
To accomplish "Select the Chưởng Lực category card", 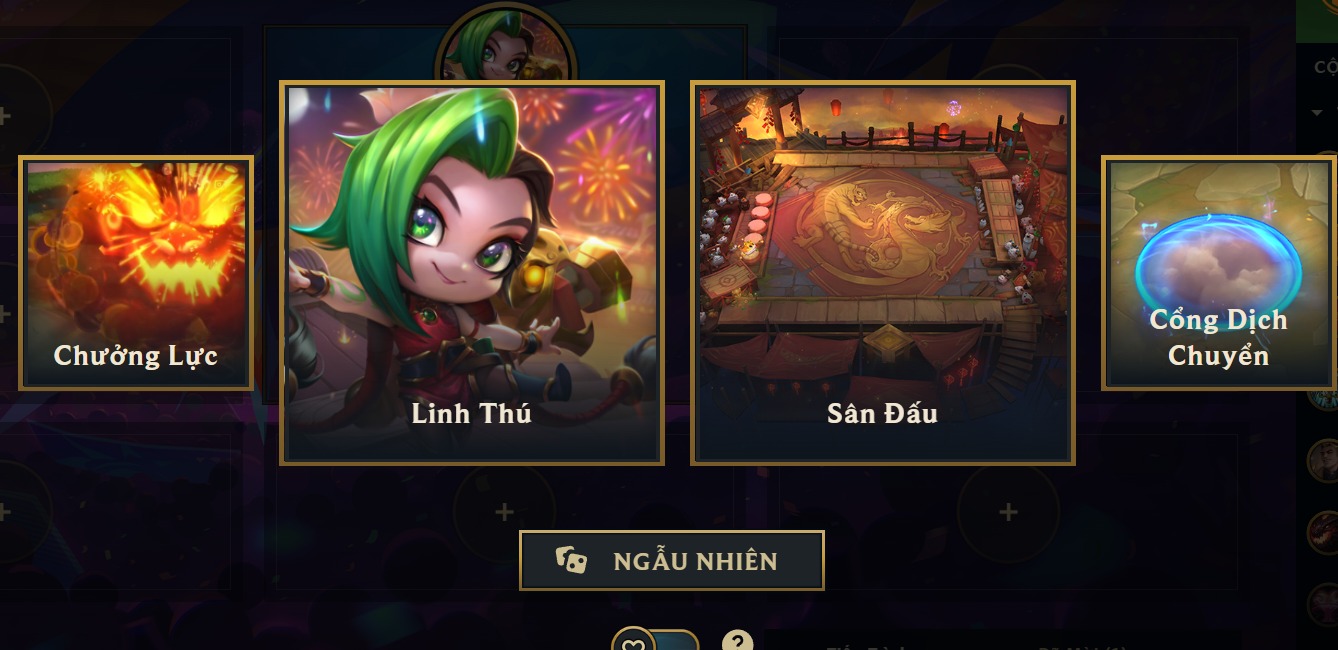I will pos(136,272).
